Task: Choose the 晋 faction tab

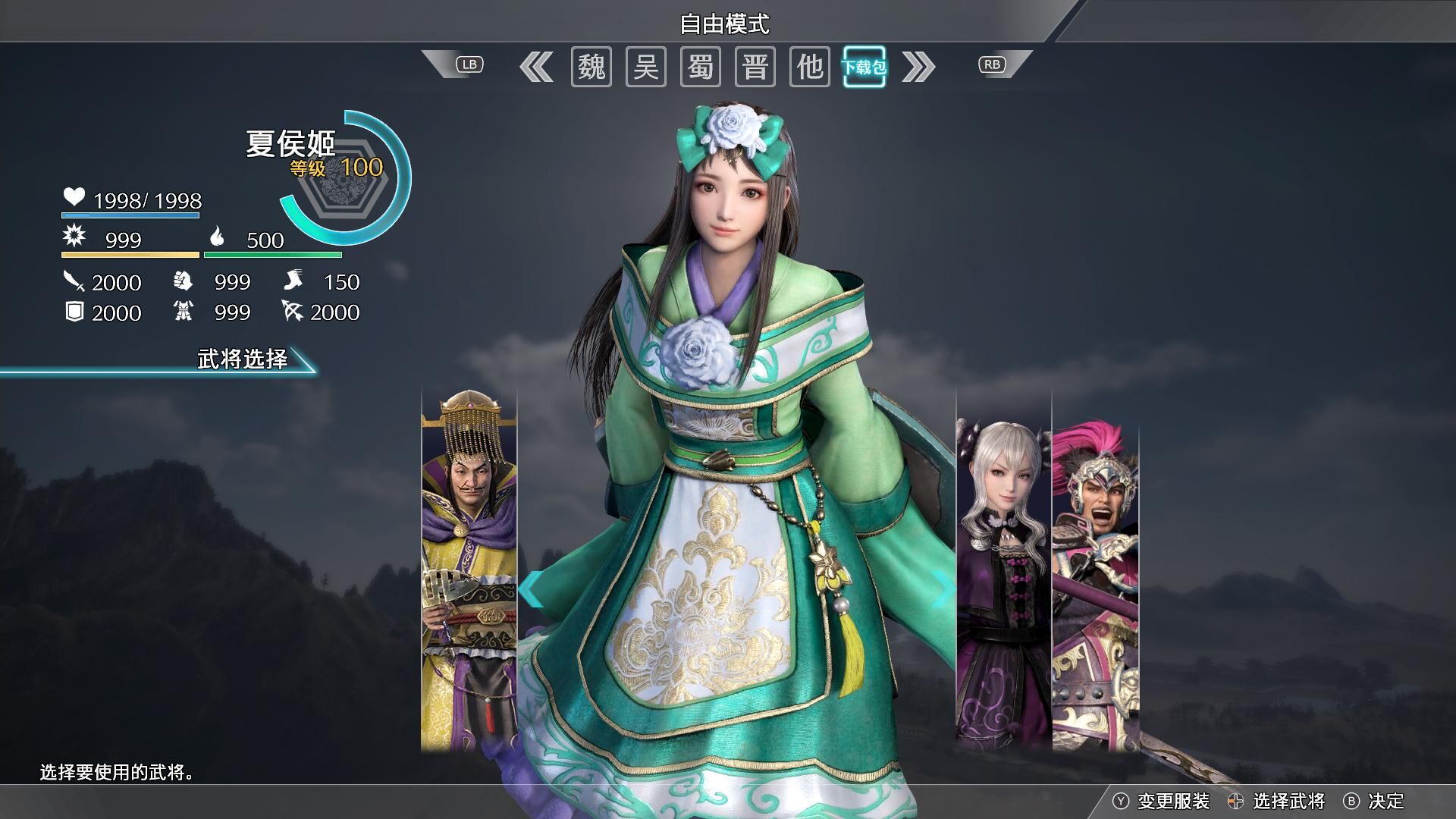Action: click(x=755, y=67)
